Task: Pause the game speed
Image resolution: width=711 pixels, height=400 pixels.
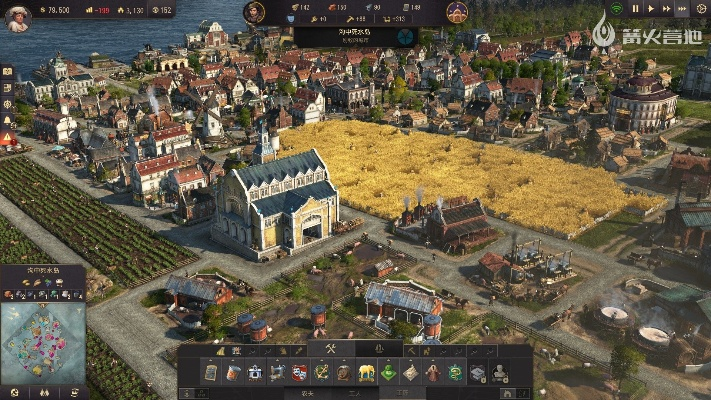Action: (636, 9)
